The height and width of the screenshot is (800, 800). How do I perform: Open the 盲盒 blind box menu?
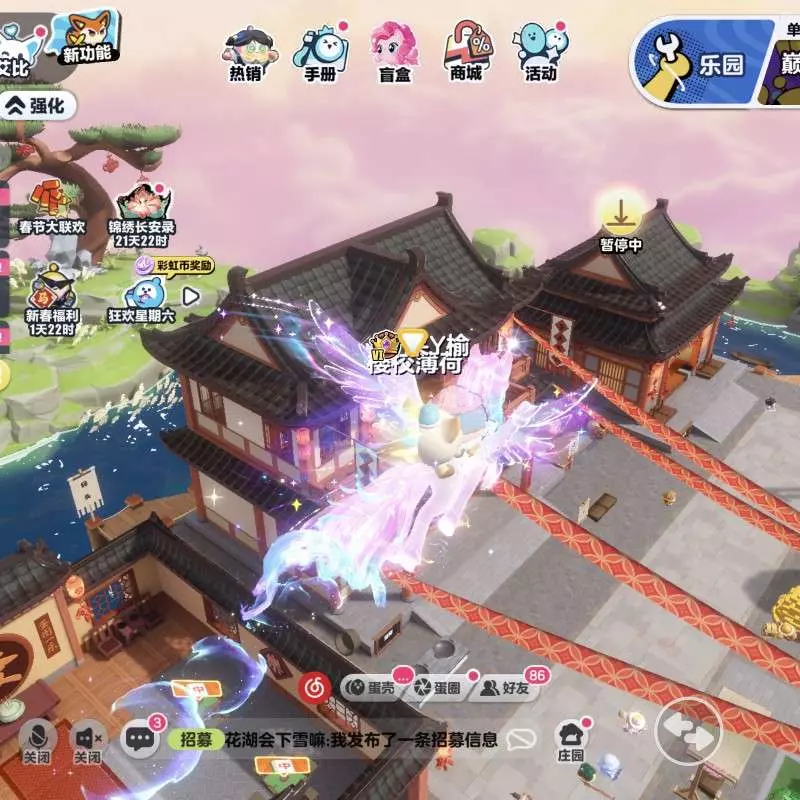tap(395, 51)
